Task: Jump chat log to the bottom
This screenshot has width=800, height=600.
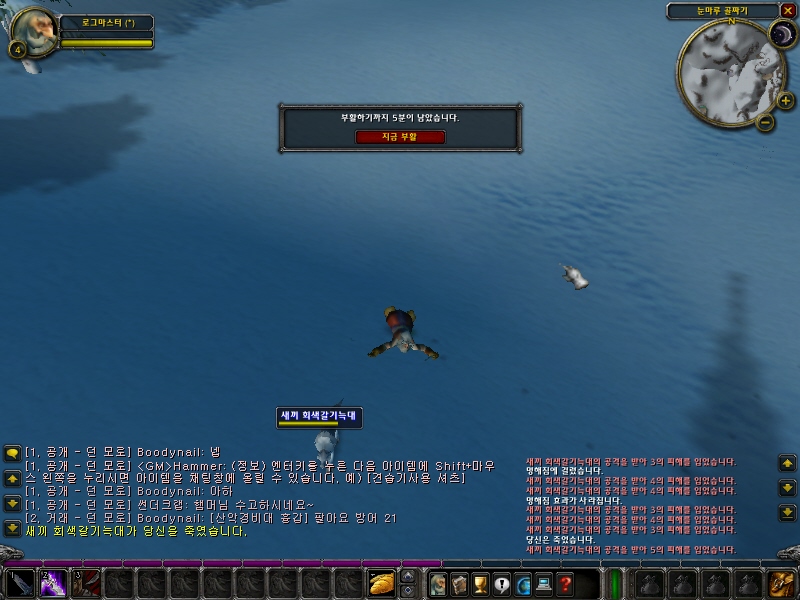Action: pyautogui.click(x=12, y=528)
